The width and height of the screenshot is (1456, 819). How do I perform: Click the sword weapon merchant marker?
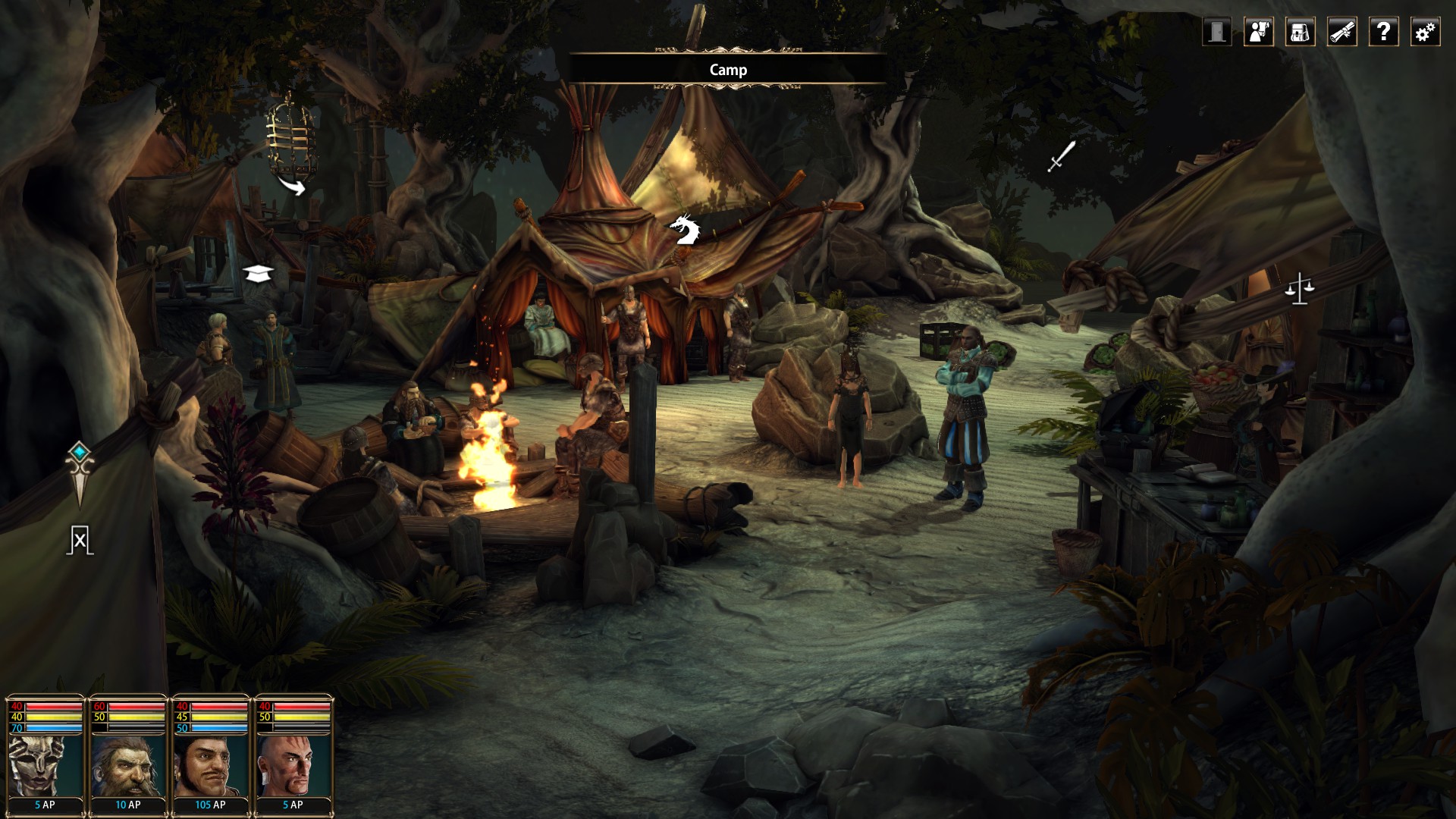coord(1061,156)
